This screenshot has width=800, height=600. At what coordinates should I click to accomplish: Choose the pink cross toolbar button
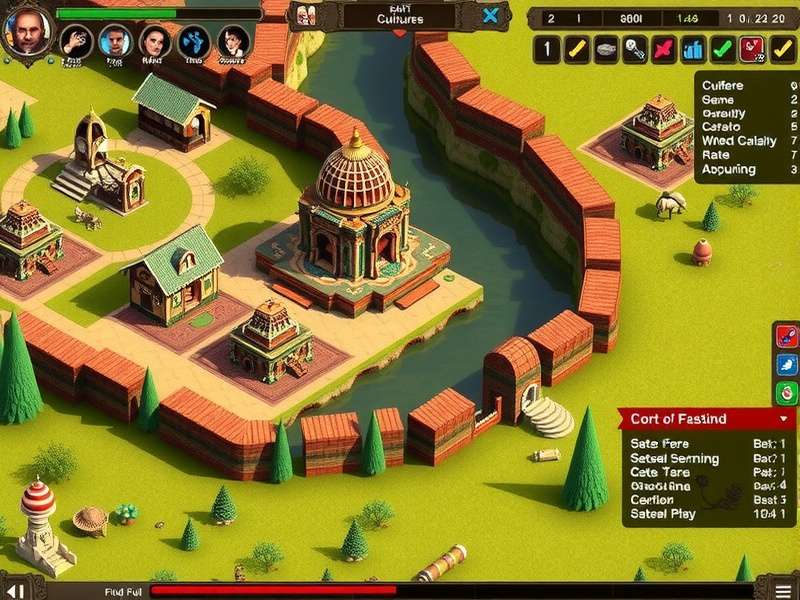663,49
